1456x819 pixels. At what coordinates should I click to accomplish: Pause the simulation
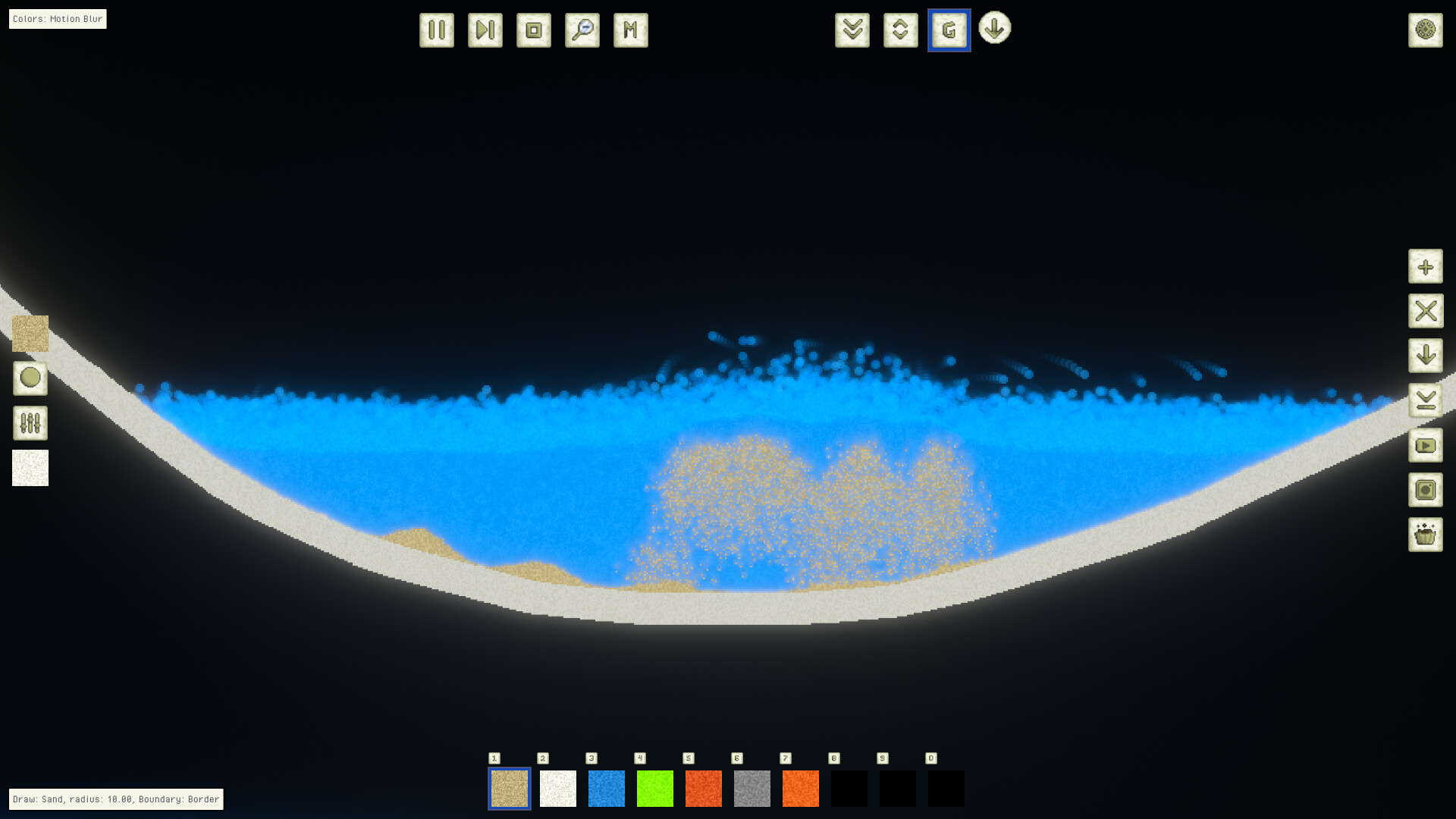click(436, 30)
